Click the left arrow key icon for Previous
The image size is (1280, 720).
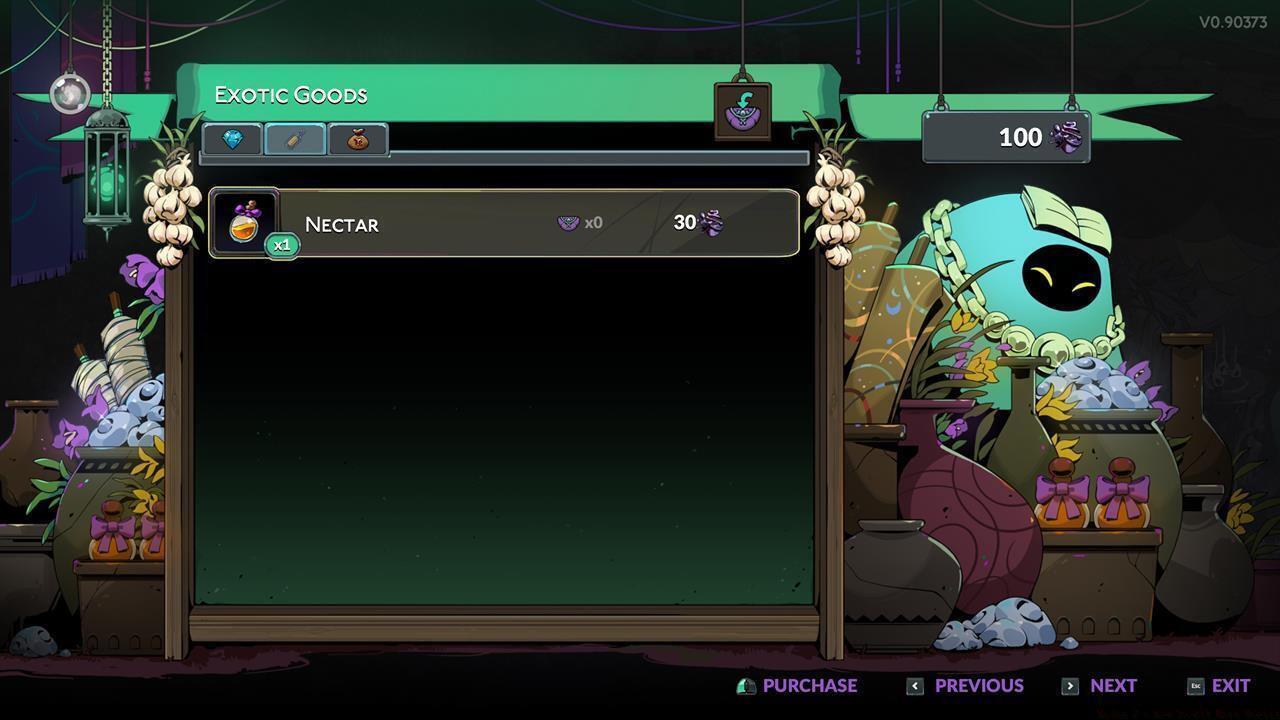pyautogui.click(x=915, y=686)
